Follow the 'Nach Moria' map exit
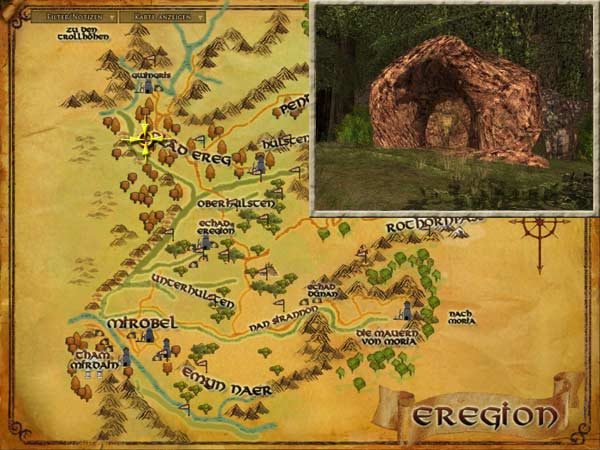This screenshot has height=450, width=600. coord(461,316)
